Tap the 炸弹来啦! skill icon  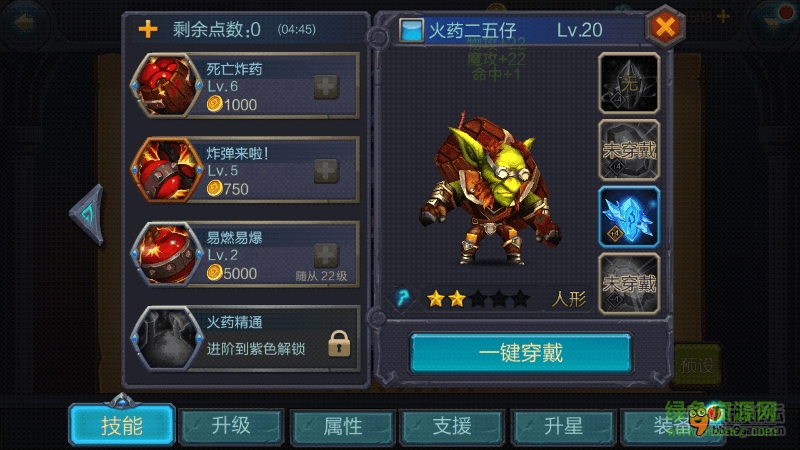[162, 171]
